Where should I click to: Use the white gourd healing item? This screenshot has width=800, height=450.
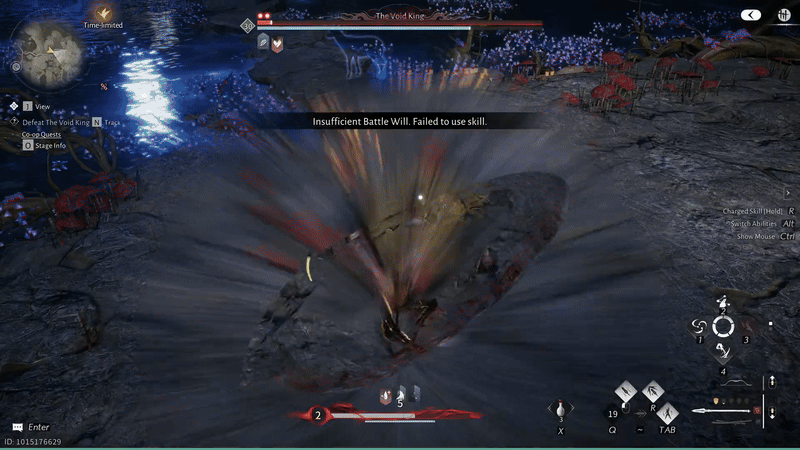coord(561,411)
